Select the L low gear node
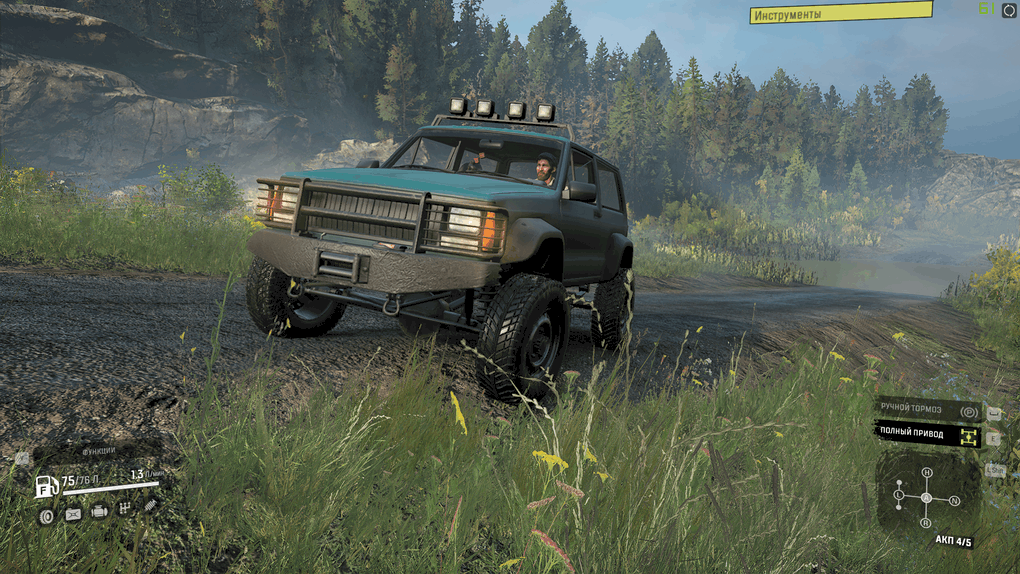The height and width of the screenshot is (574, 1020). pos(899,496)
